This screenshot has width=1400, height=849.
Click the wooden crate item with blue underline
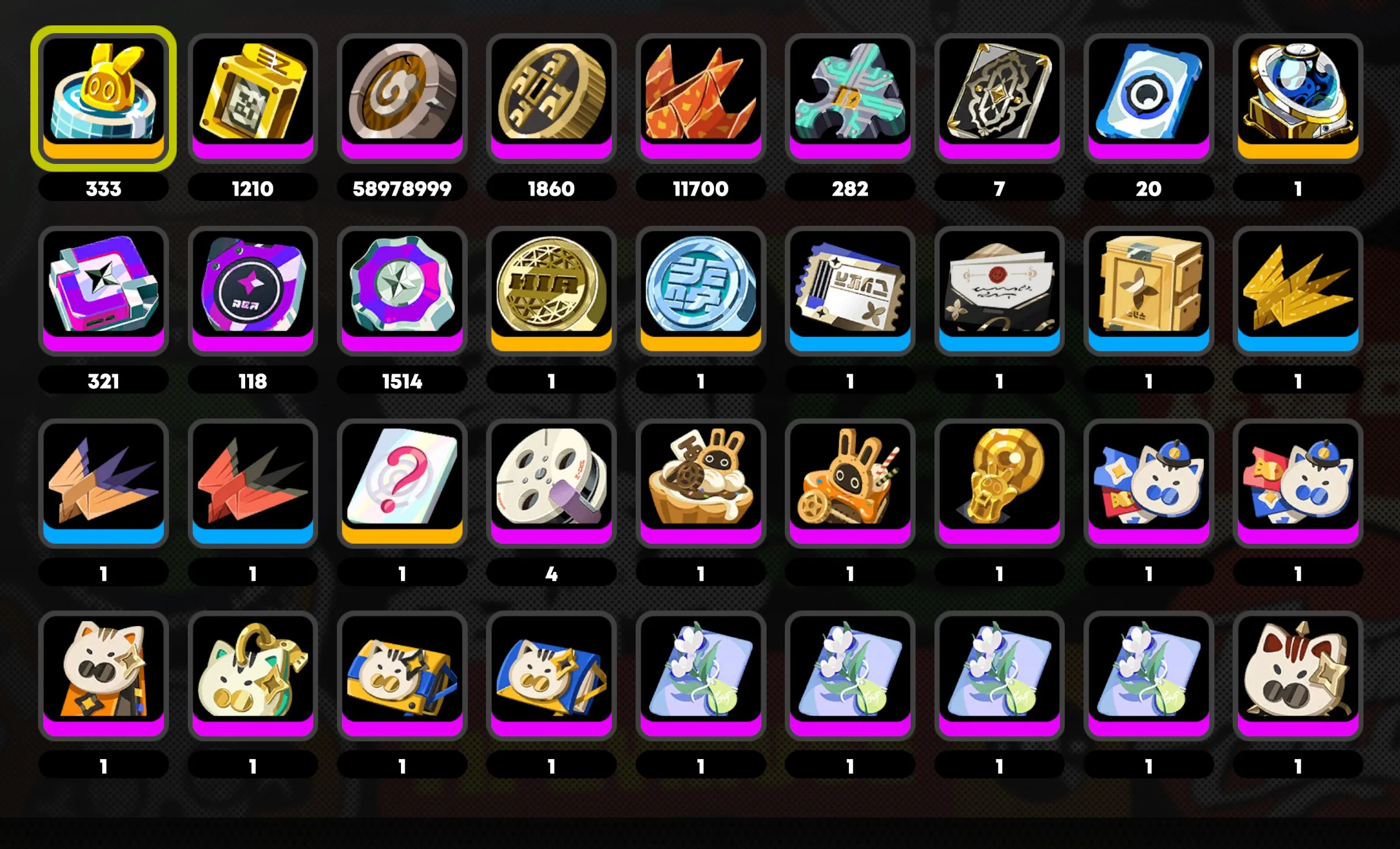click(x=1149, y=290)
